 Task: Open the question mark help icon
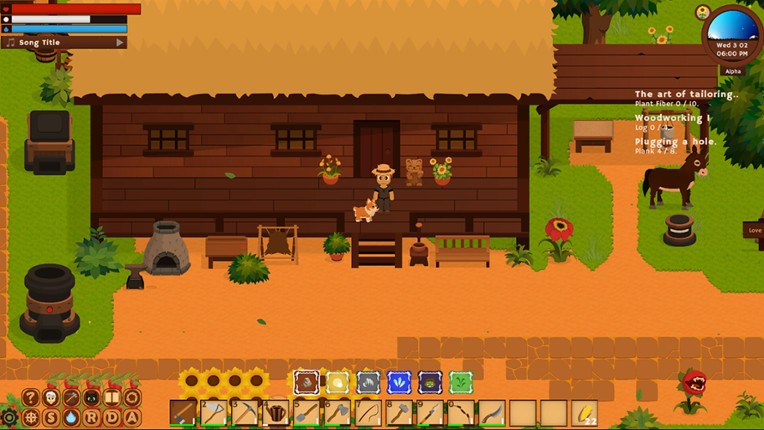point(31,397)
